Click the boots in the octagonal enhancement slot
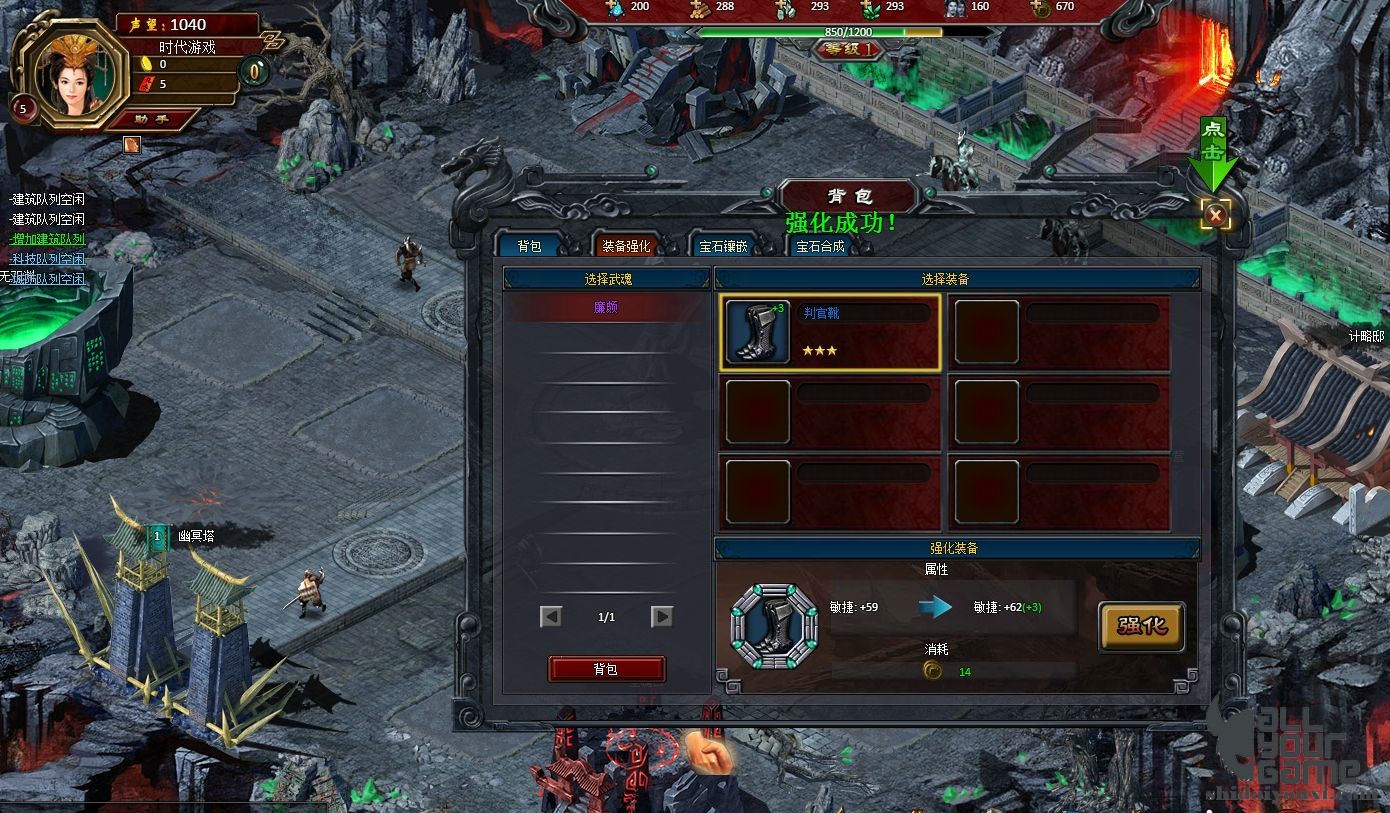This screenshot has height=813, width=1390. [774, 627]
